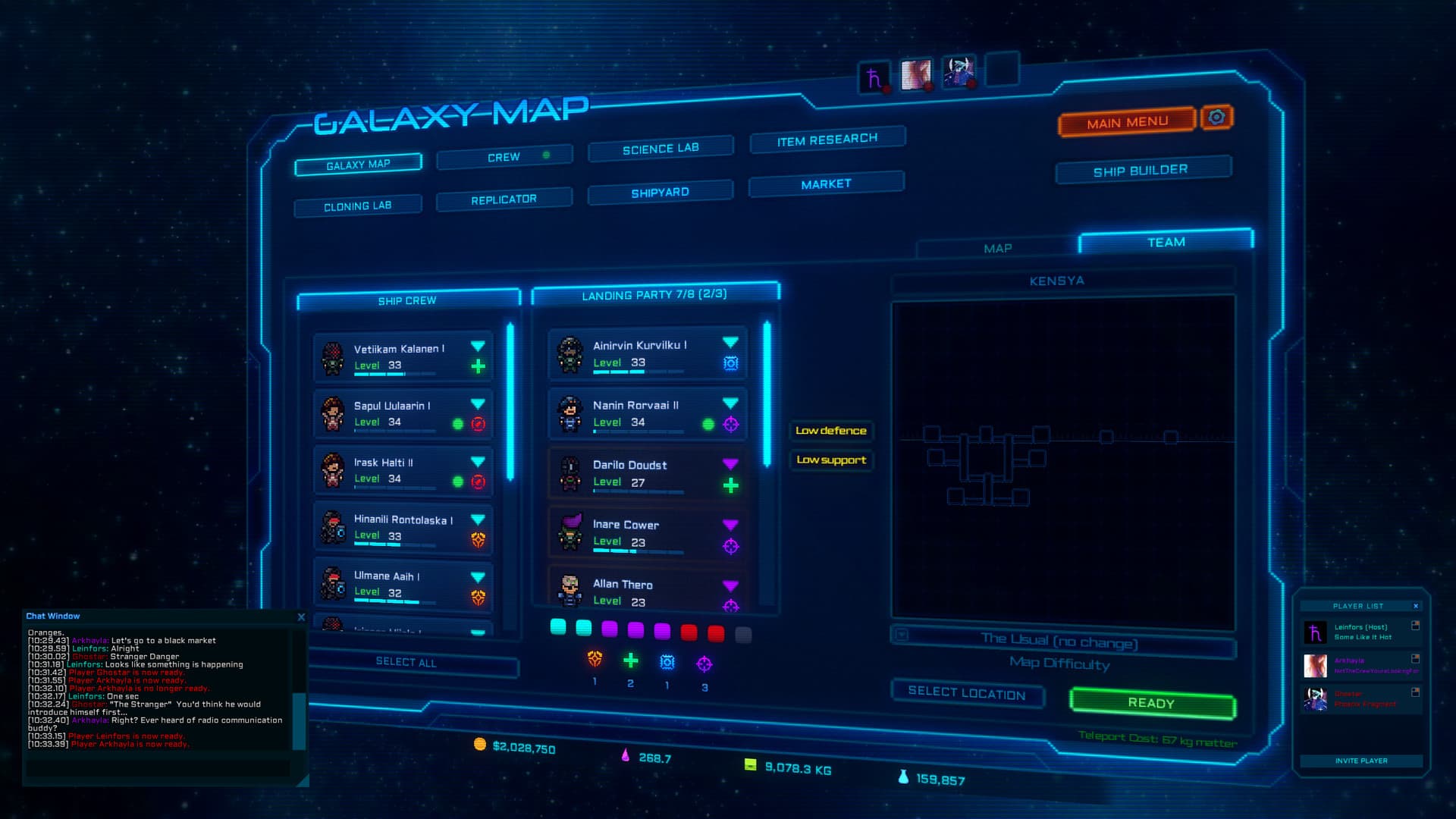Viewport: 1456px width, 819px height.
Task: Open the gear settings icon
Action: tap(1216, 118)
